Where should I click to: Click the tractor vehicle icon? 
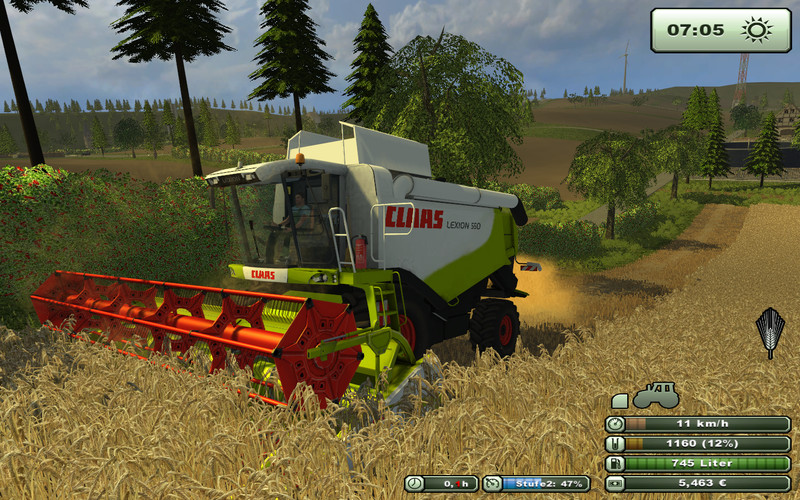coord(657,394)
